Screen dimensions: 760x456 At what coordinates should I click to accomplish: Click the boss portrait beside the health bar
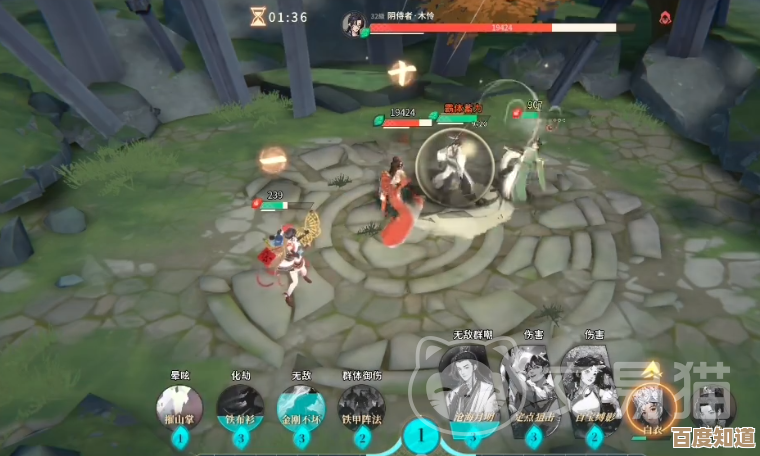click(x=354, y=20)
